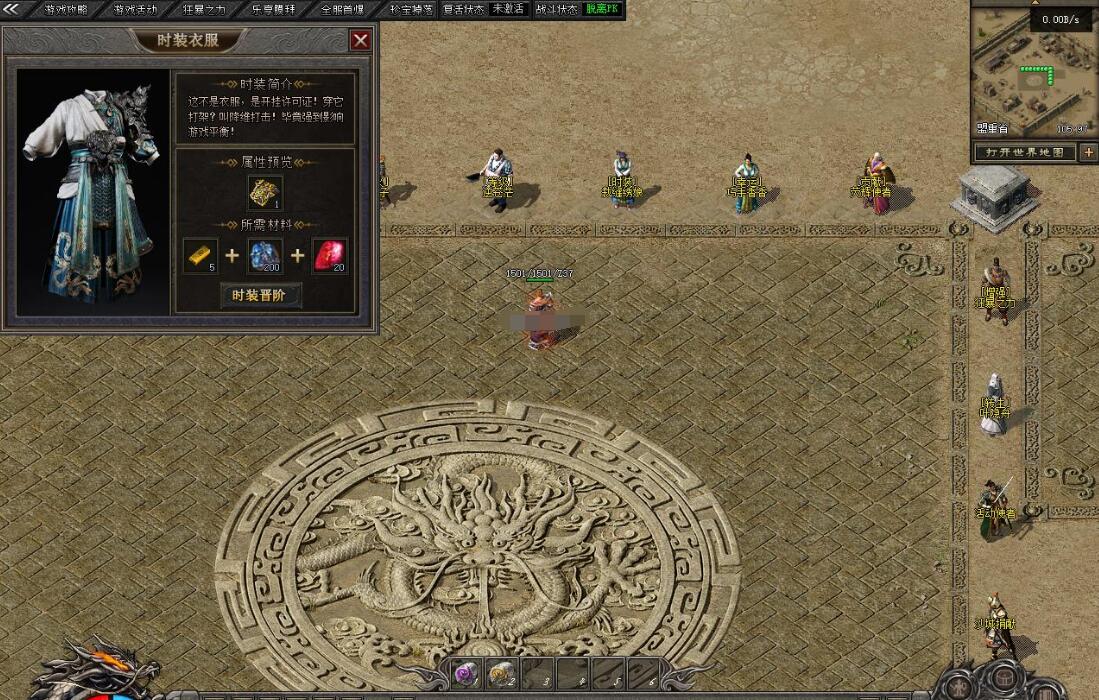The height and width of the screenshot is (700, 1099).
Task: Open the 游戏攻略 game guide menu
Action: point(66,9)
